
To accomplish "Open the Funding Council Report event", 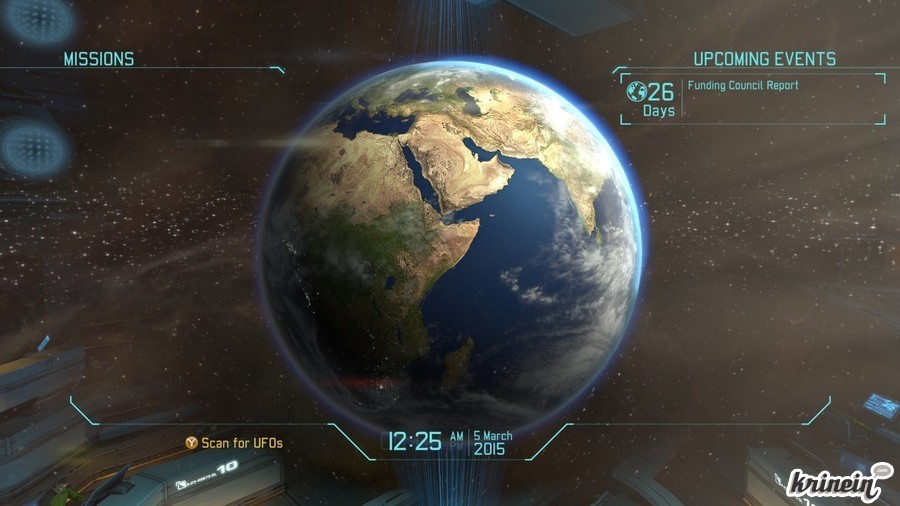I will pyautogui.click(x=743, y=86).
